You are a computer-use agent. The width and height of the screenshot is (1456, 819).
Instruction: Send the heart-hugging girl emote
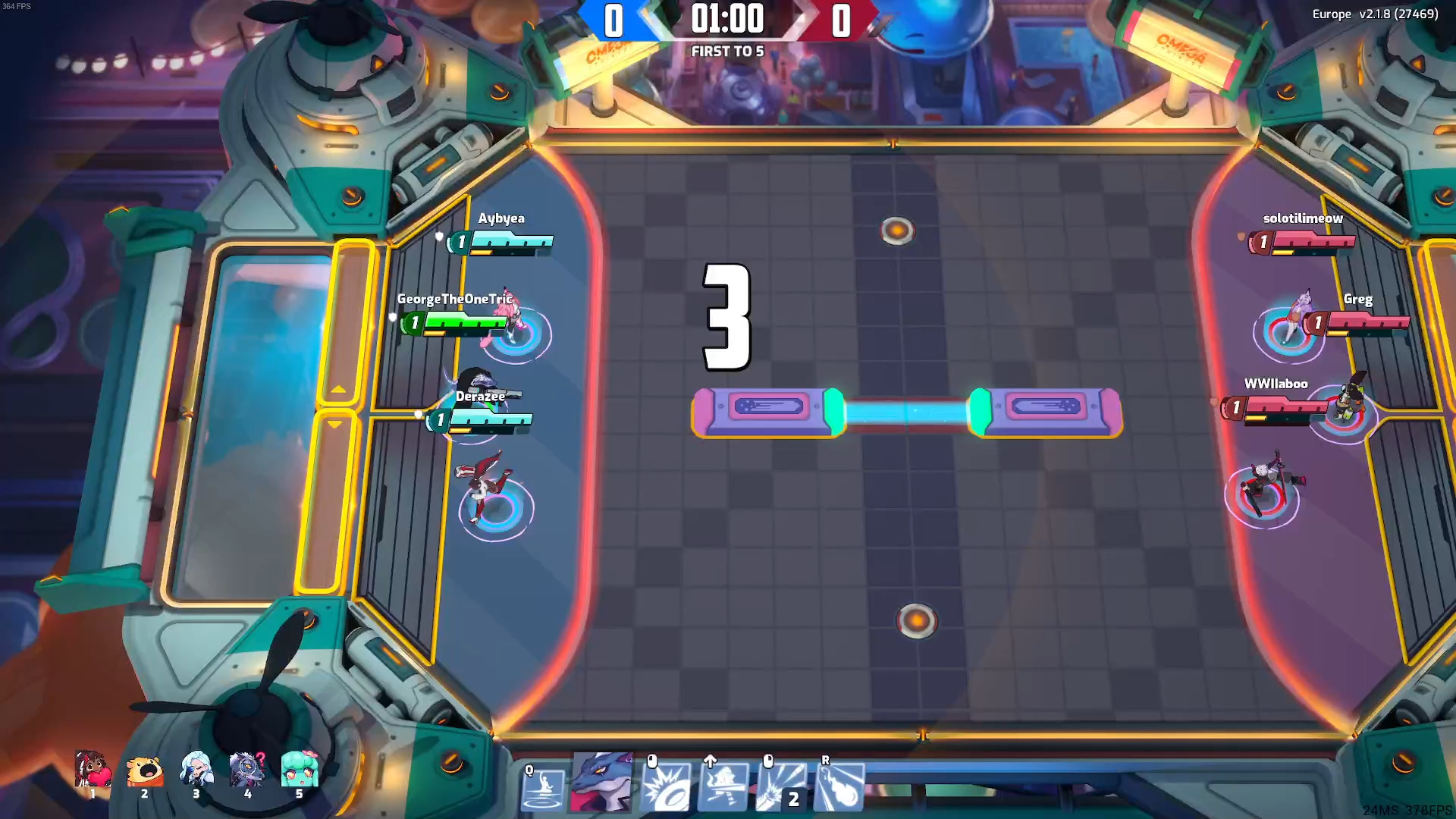pos(93,770)
